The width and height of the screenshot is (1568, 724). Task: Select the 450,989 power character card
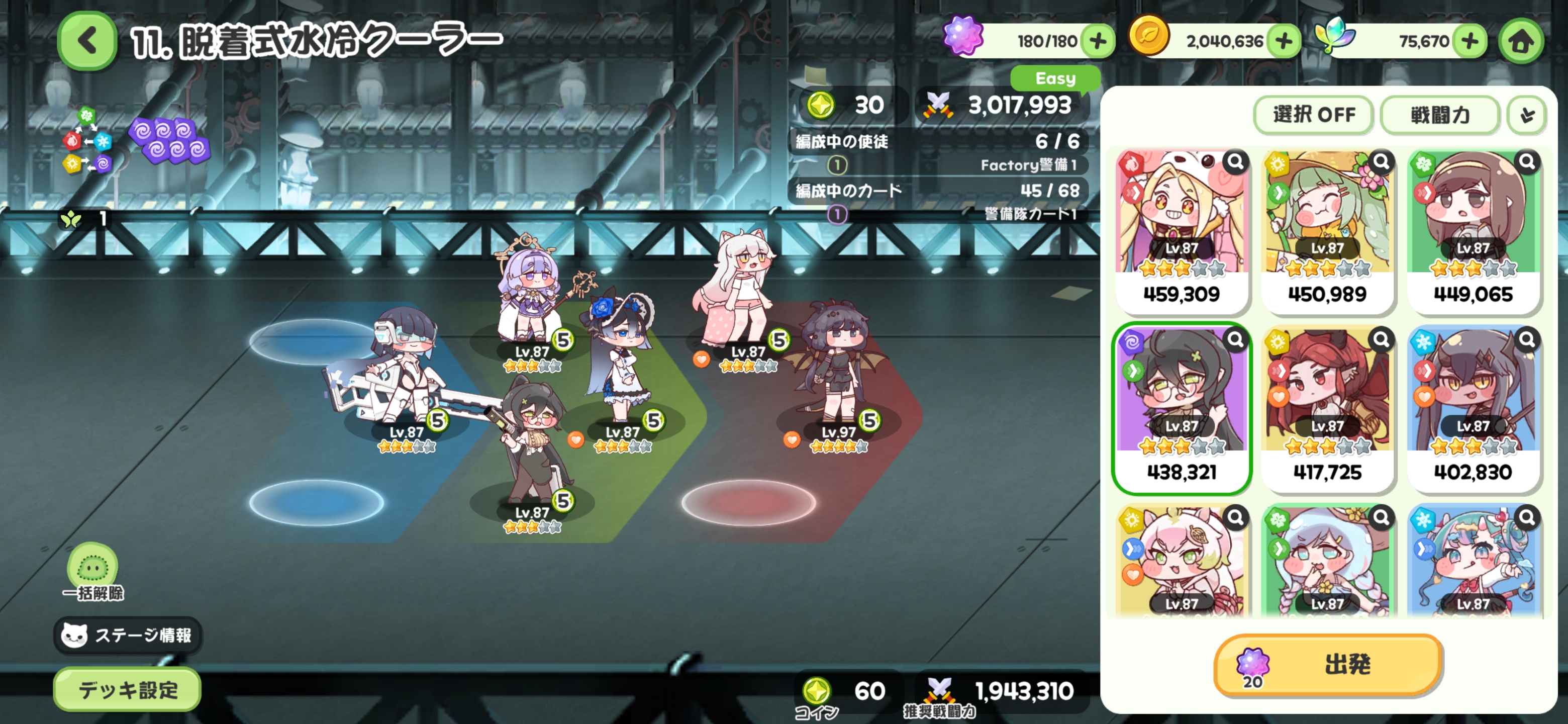coord(1327,231)
